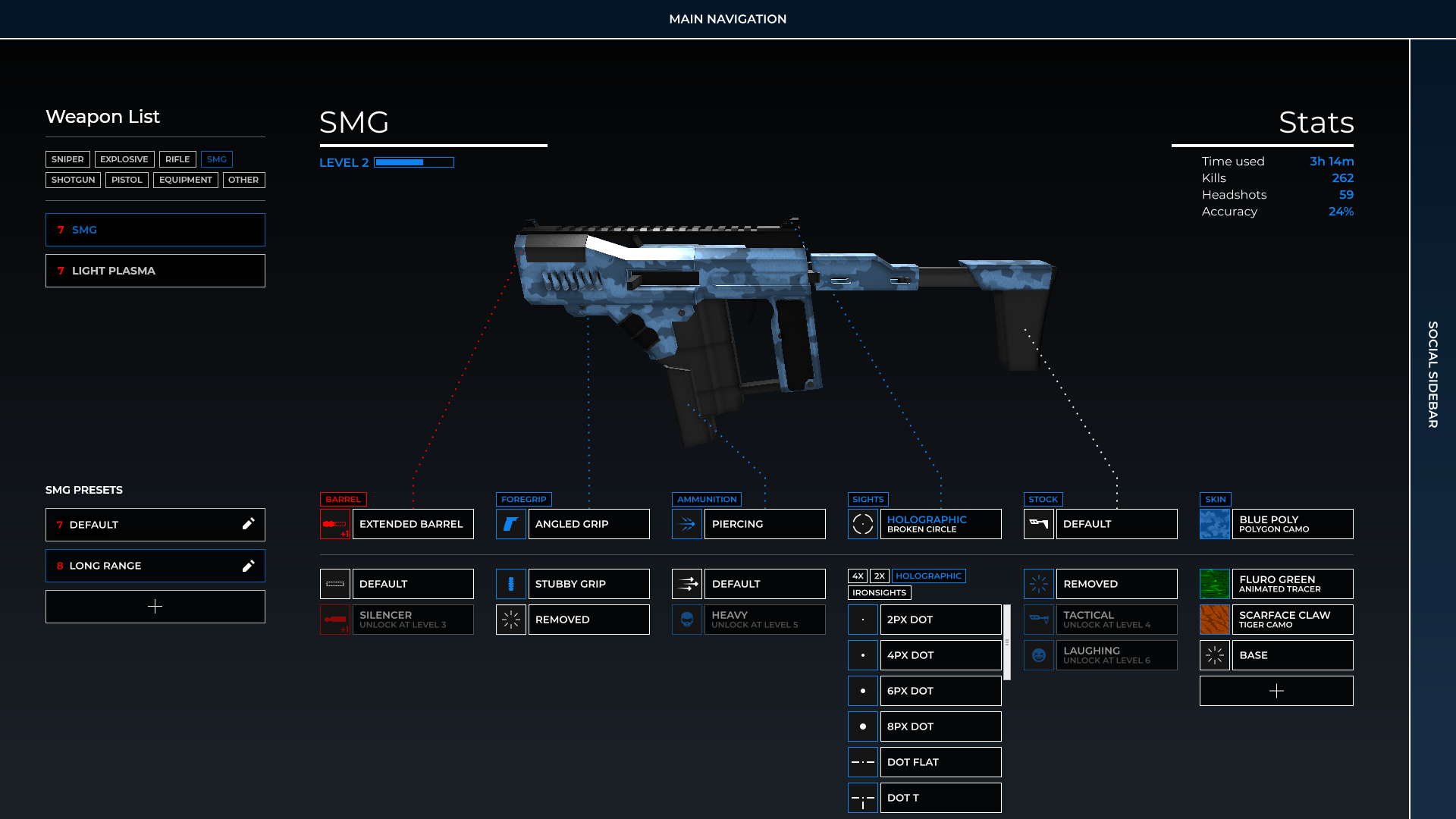Image resolution: width=1456 pixels, height=819 pixels.
Task: Open the Social Sidebar
Action: [1432, 375]
